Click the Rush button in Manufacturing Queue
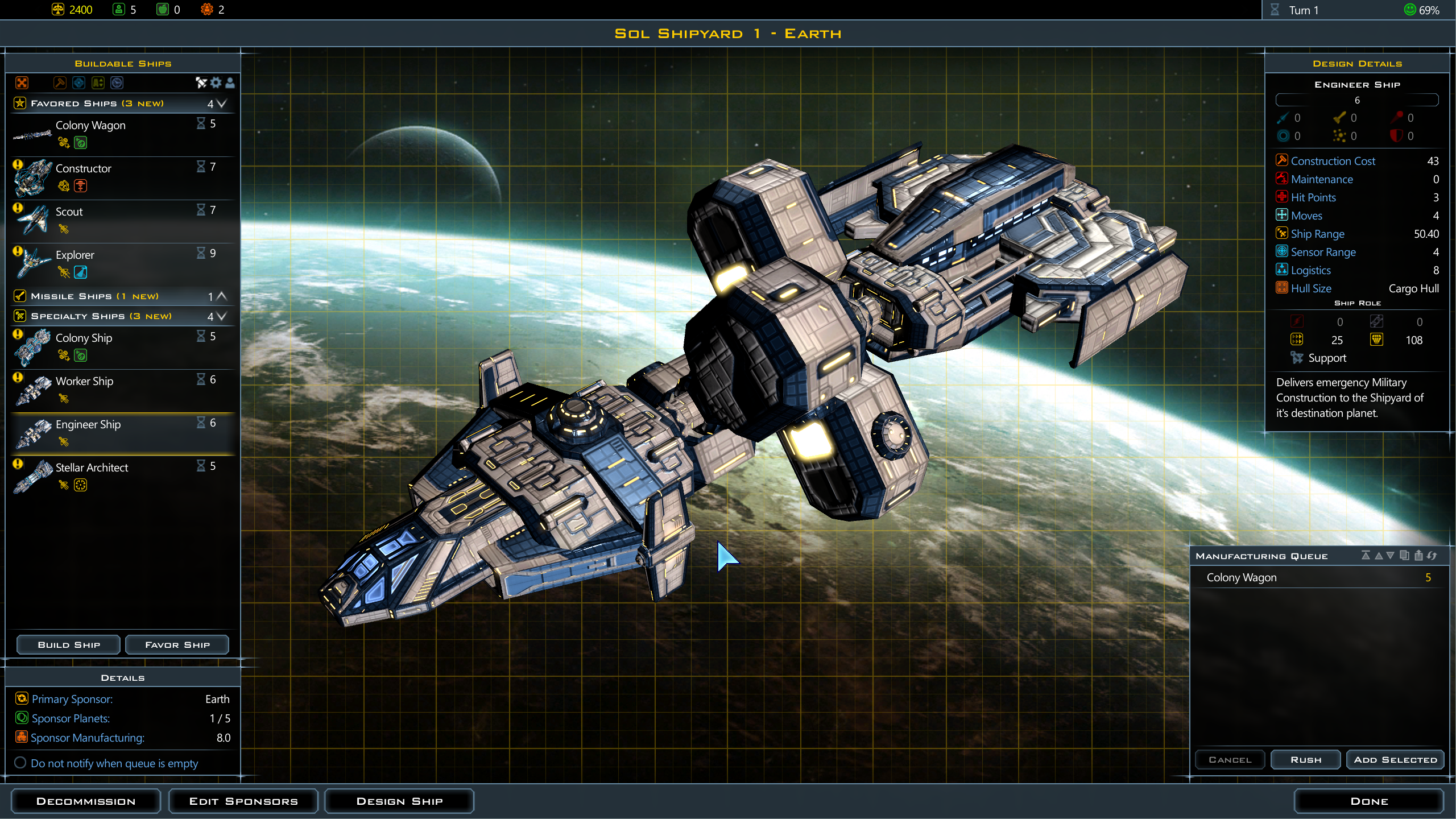Viewport: 1456px width, 819px height. (x=1306, y=759)
